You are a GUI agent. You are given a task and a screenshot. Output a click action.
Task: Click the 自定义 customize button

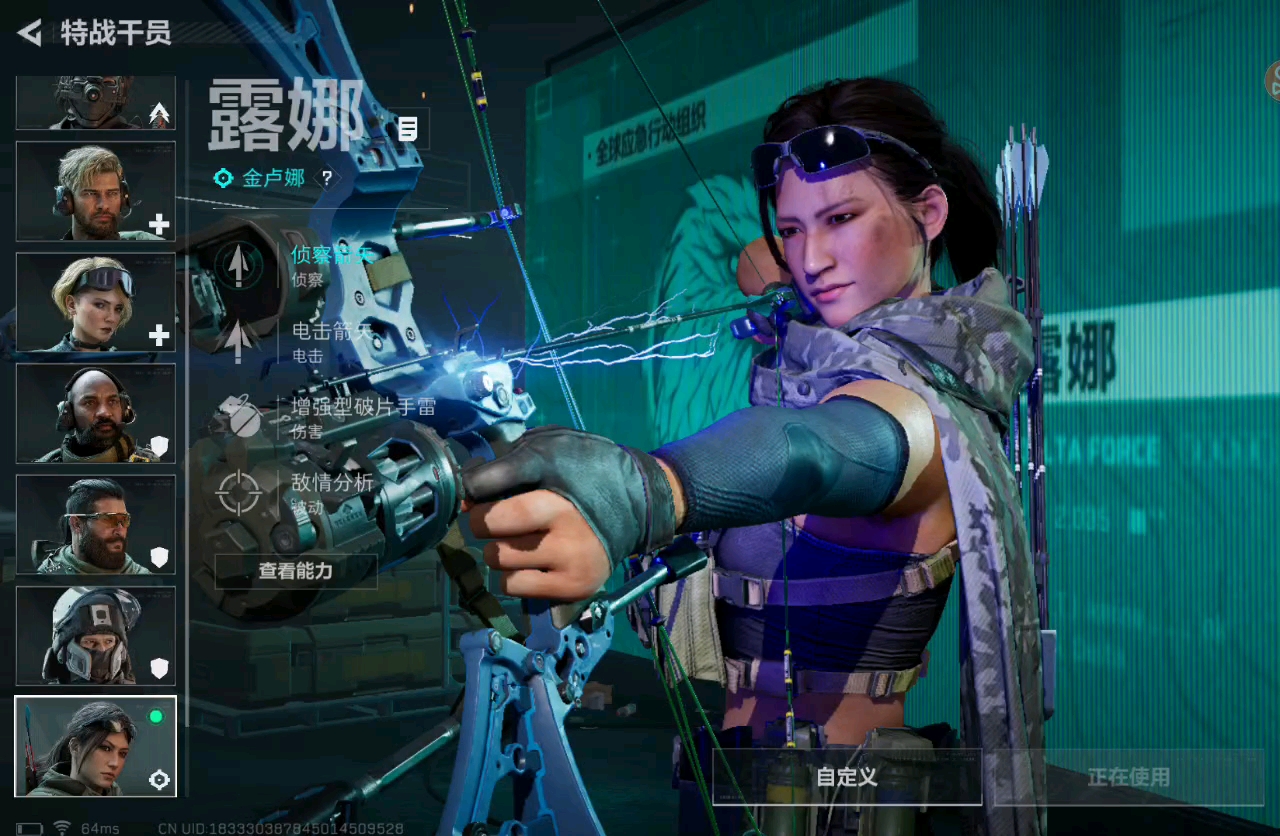843,778
